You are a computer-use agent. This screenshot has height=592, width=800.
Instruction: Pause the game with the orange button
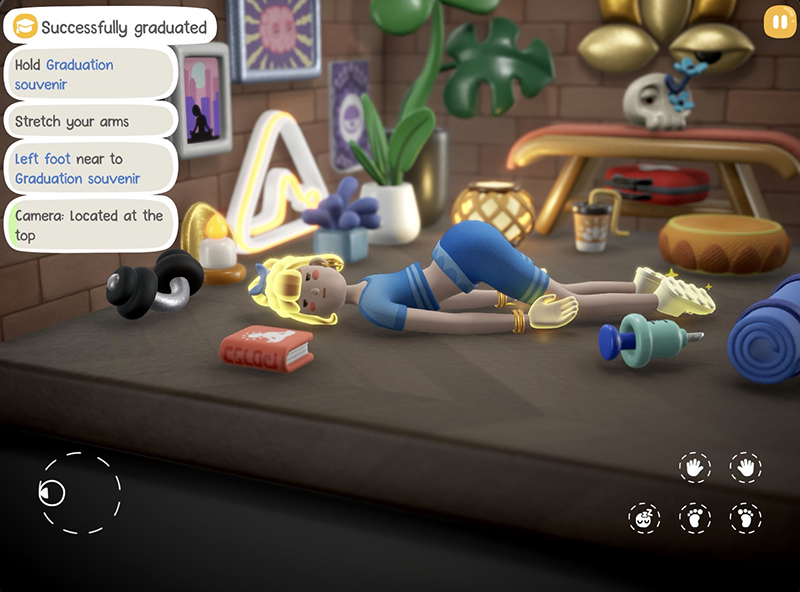pos(776,23)
